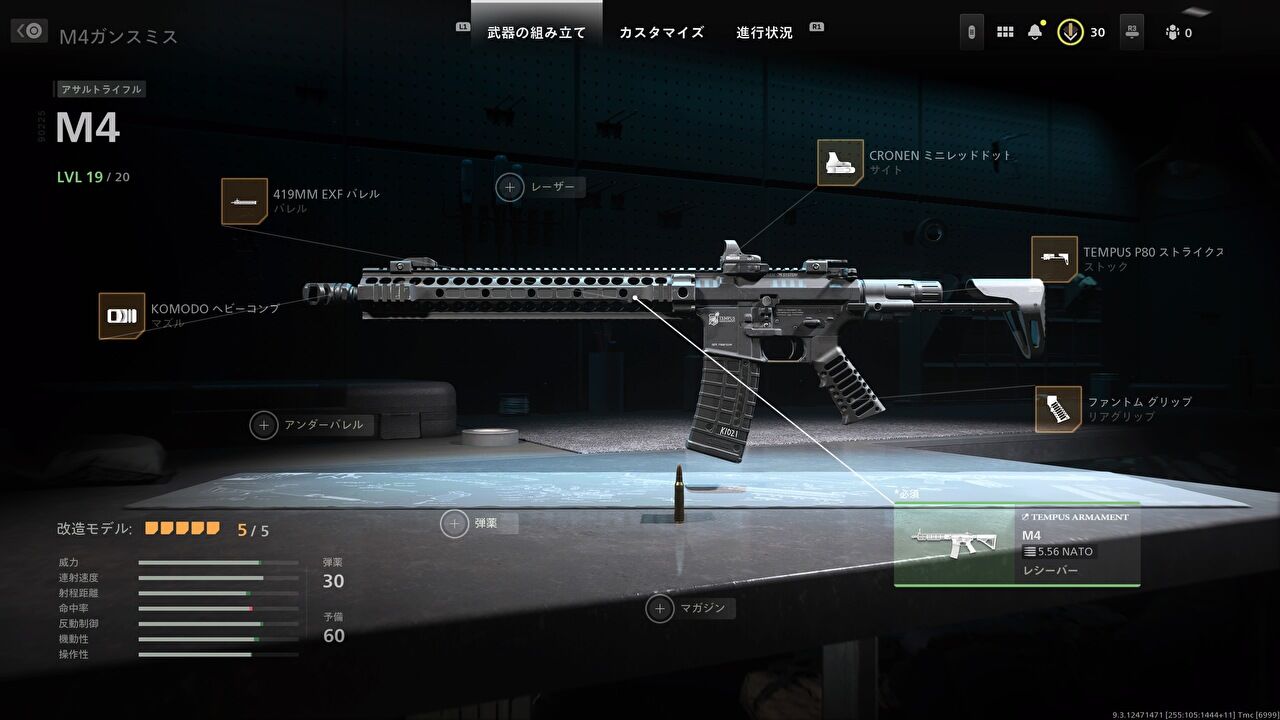
Task: Open the grid menu icon near the top right
Action: [1005, 31]
